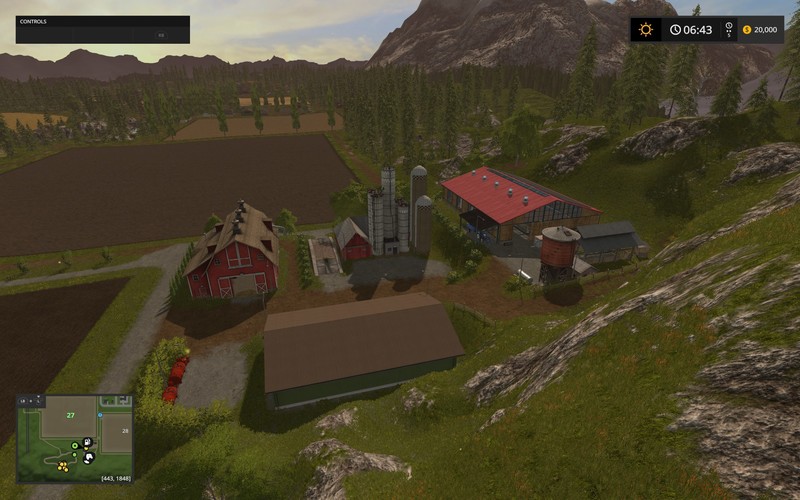The width and height of the screenshot is (800, 500).
Task: Click the gold coin money icon
Action: tap(745, 30)
